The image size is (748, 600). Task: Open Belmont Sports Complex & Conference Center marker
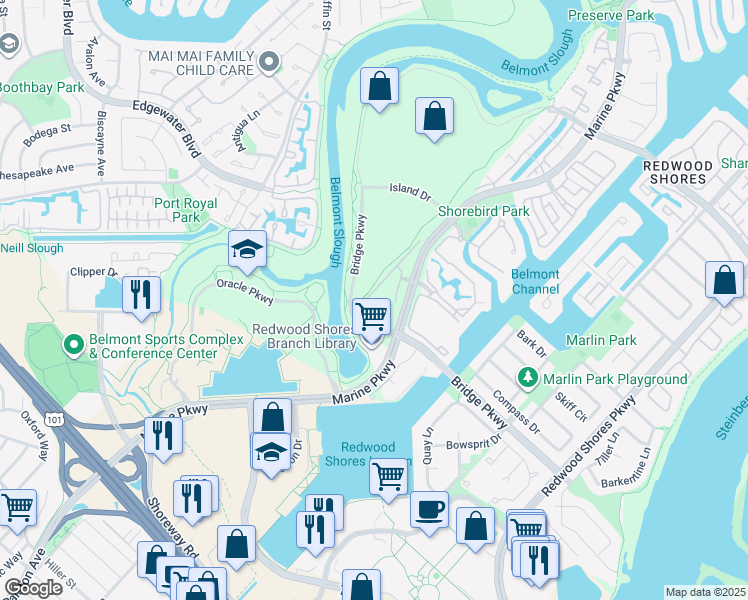coord(73,346)
